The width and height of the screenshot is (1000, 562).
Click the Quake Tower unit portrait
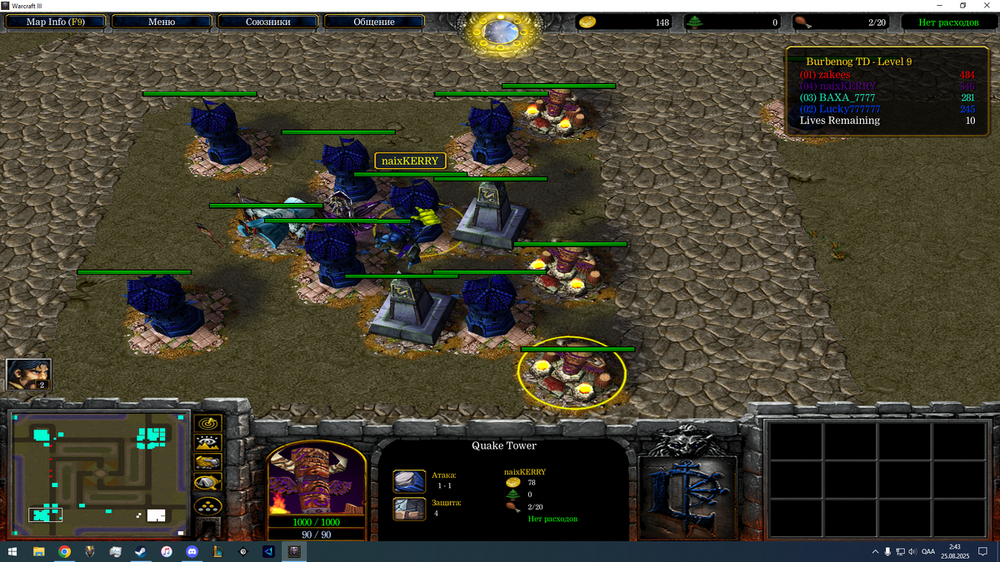317,482
